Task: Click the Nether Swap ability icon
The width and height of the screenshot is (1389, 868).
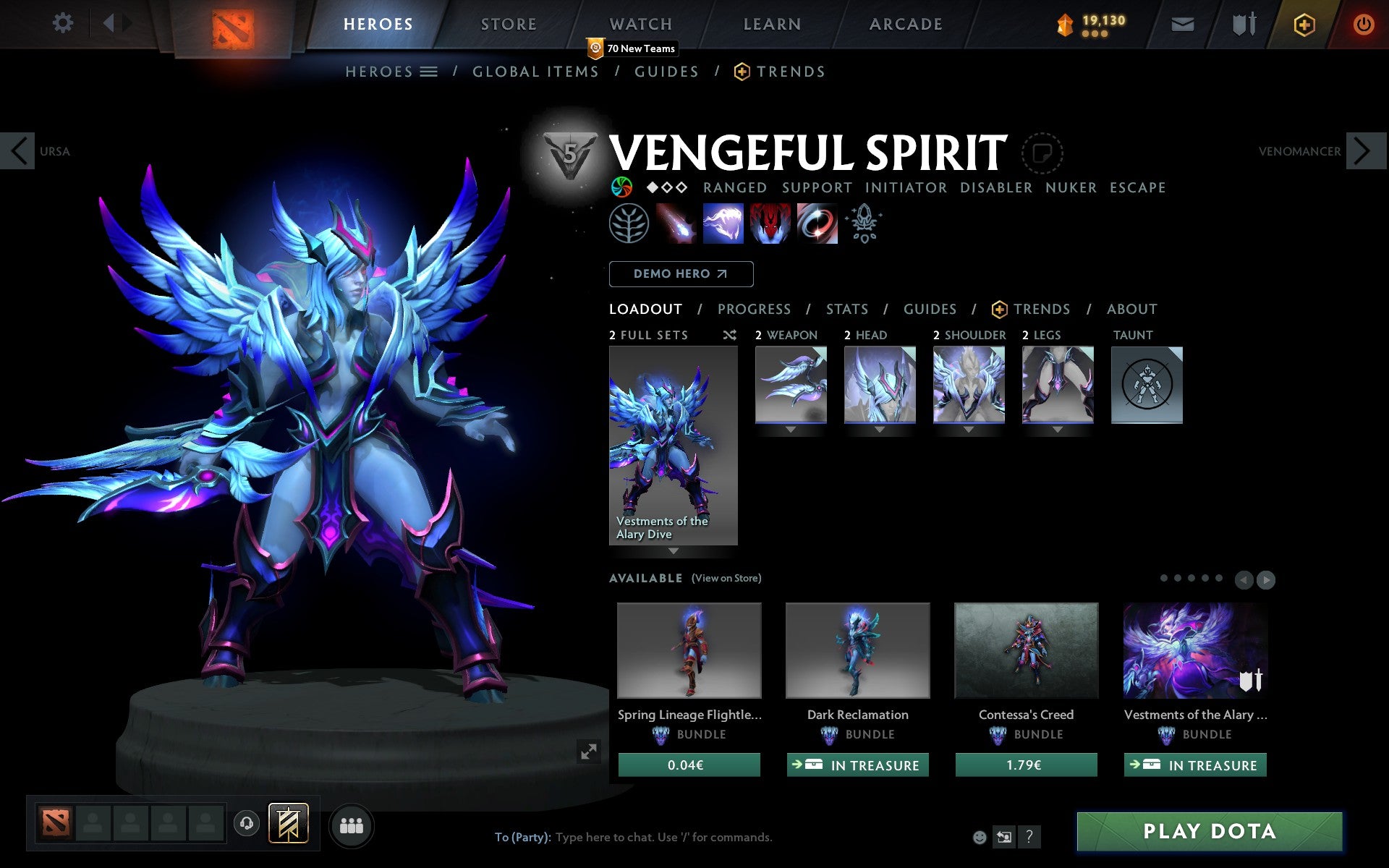Action: [817, 224]
